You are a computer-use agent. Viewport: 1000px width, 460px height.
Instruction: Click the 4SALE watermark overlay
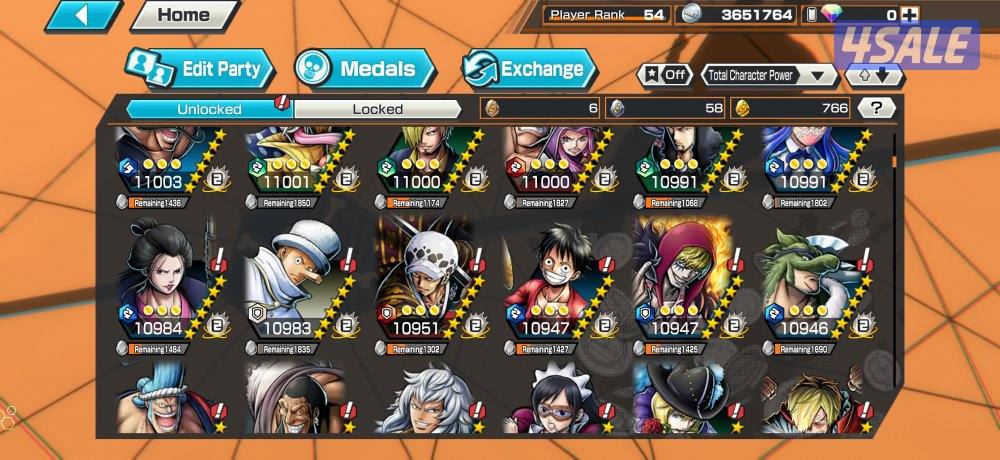click(x=906, y=45)
